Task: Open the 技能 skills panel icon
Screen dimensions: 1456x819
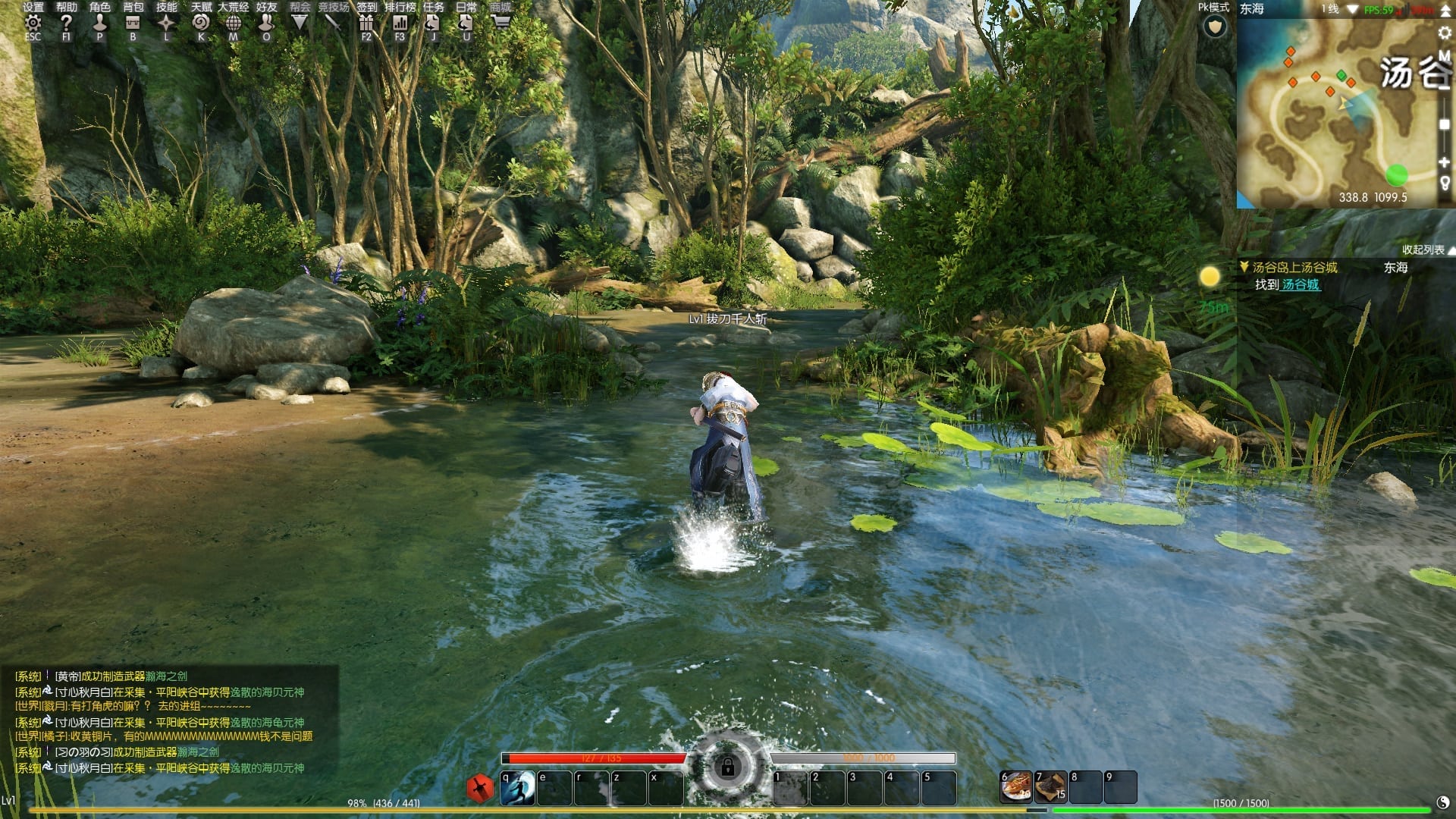Action: click(165, 24)
